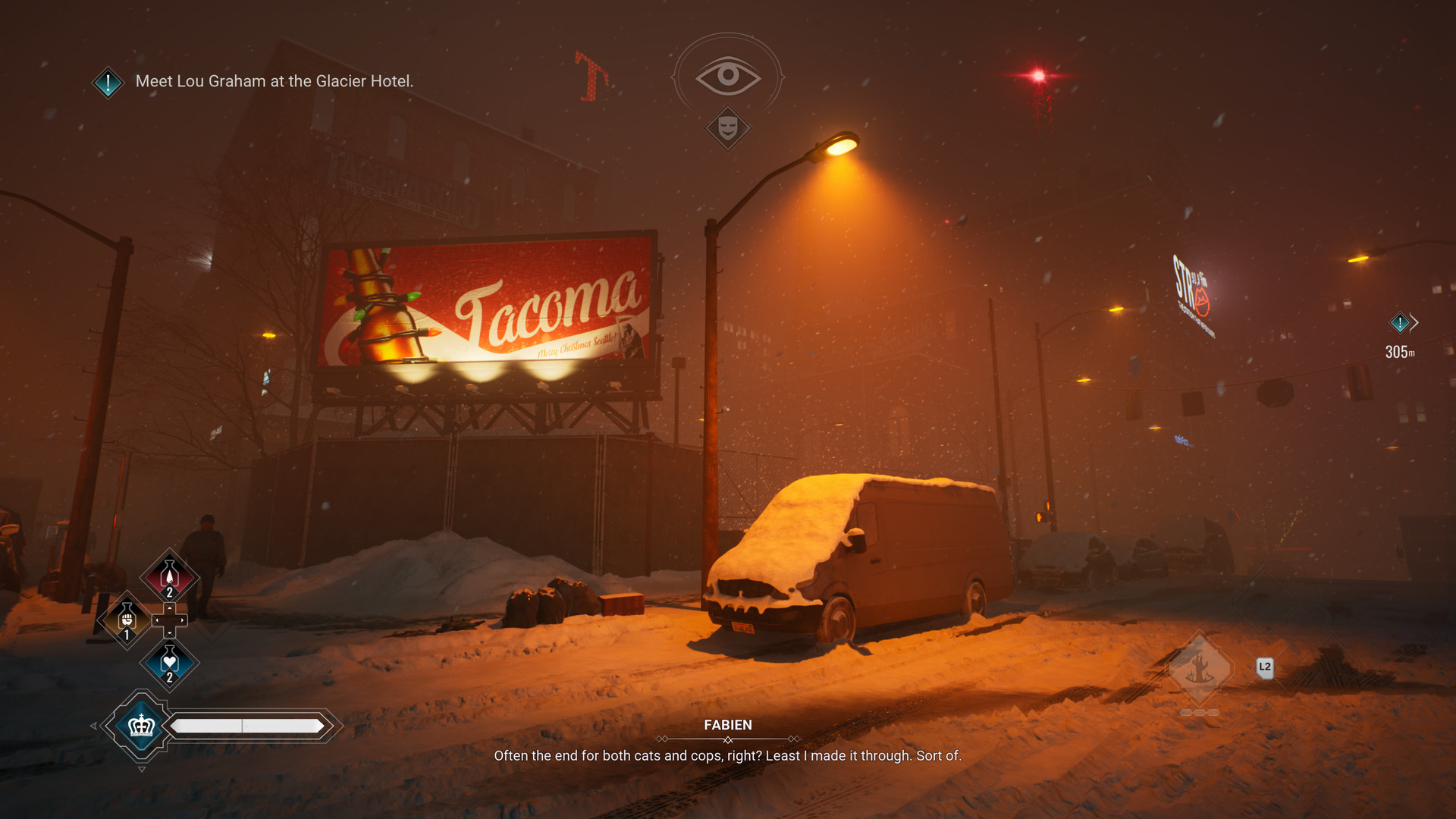The height and width of the screenshot is (819, 1456).
Task: Click the masquerade mask icon
Action: (x=728, y=127)
